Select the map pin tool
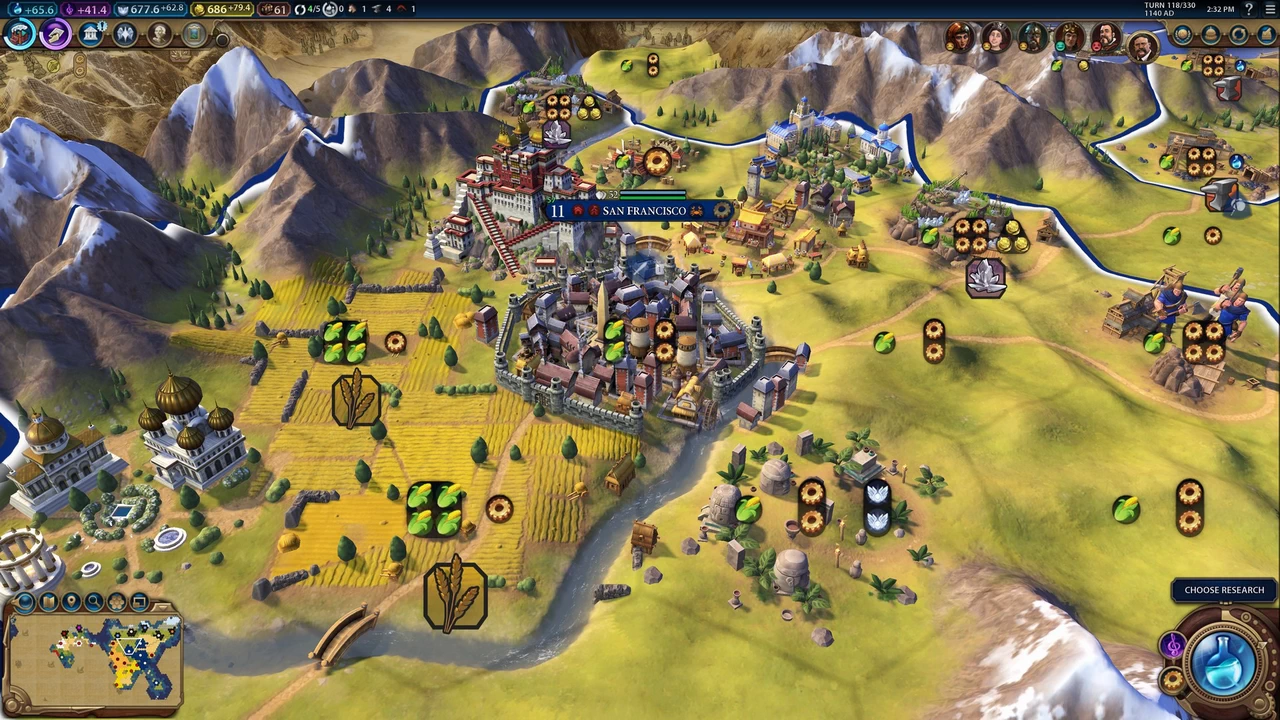Viewport: 1280px width, 720px height. (72, 601)
